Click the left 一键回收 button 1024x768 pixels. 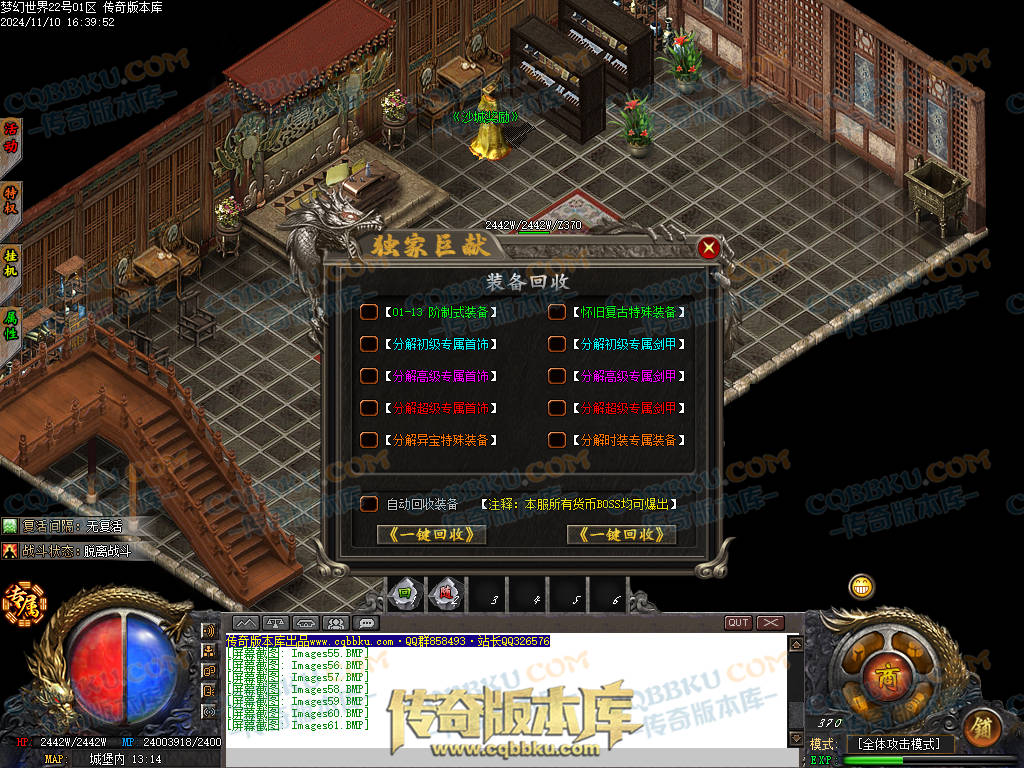tap(432, 535)
